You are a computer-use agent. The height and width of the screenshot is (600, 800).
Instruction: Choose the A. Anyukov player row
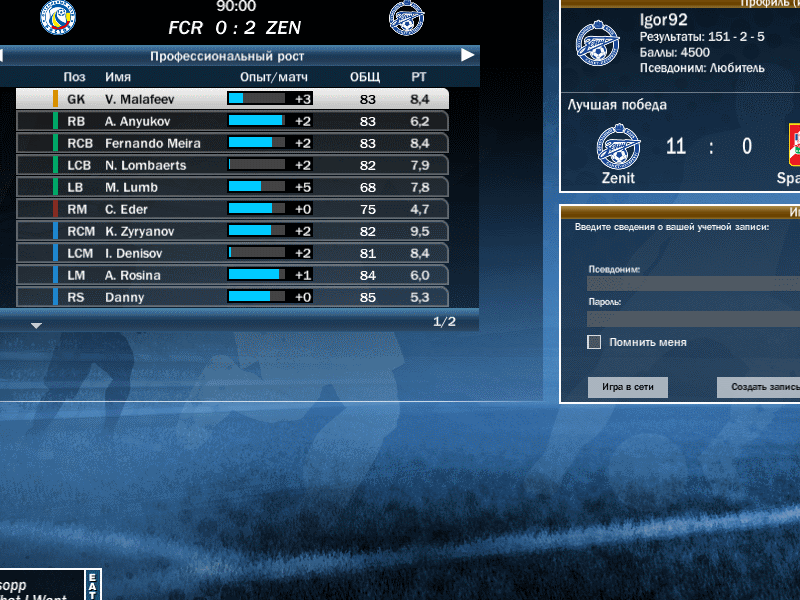tap(232, 121)
